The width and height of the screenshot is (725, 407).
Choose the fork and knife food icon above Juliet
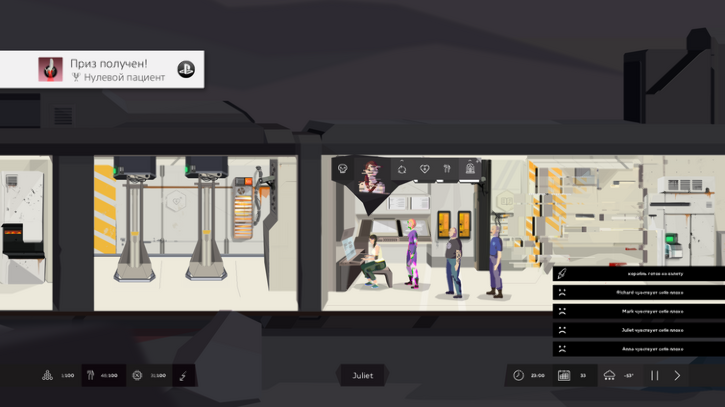click(x=447, y=169)
